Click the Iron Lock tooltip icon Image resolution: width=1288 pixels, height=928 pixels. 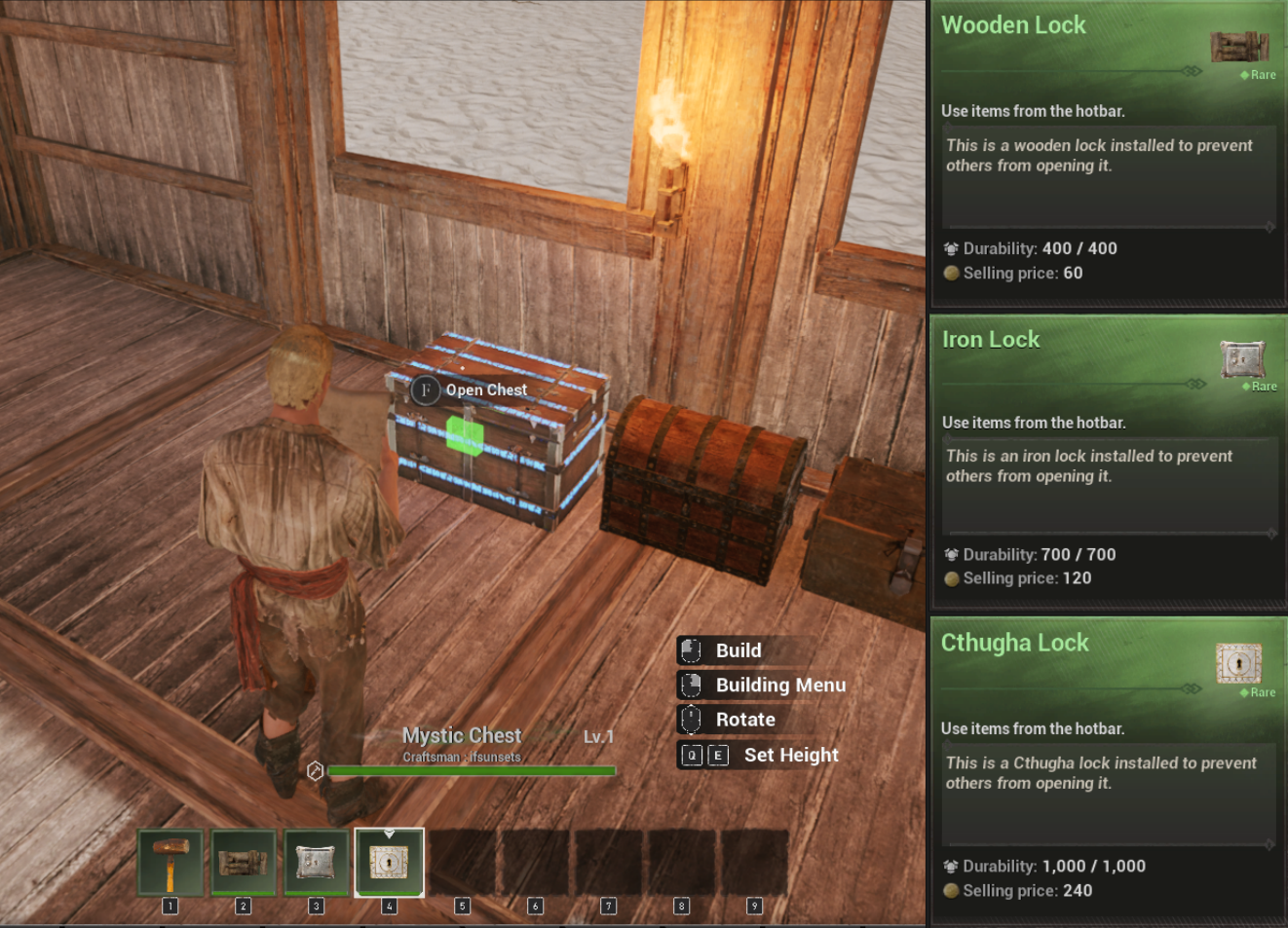1242,358
